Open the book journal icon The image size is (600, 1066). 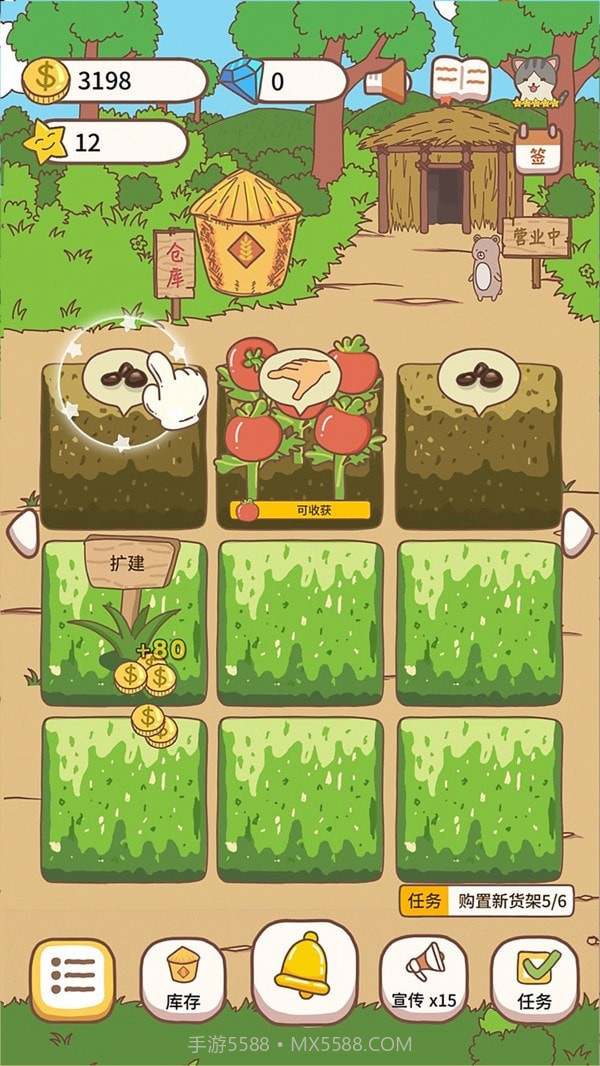(460, 80)
